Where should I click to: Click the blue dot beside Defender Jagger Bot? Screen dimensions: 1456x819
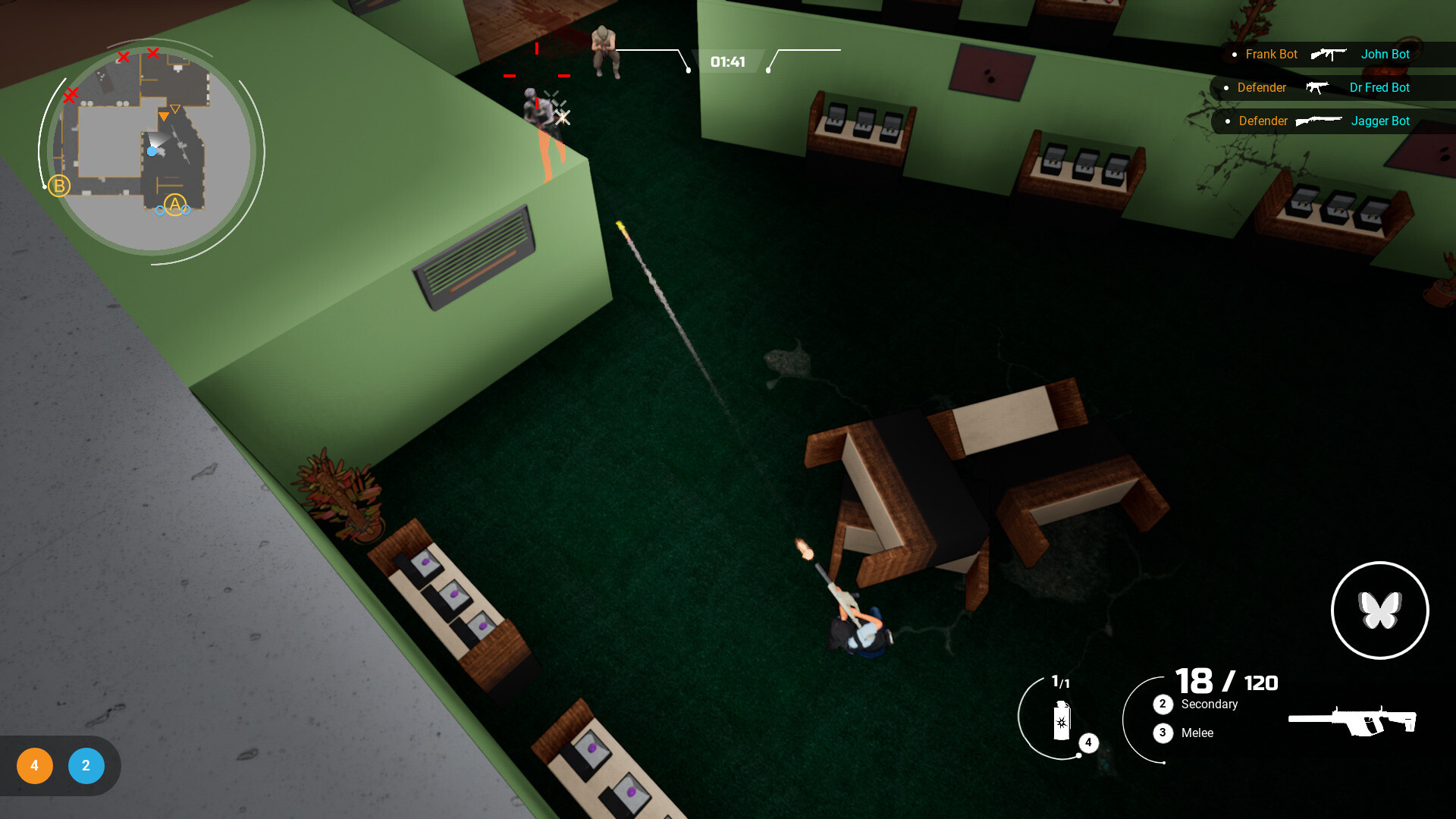(1227, 121)
